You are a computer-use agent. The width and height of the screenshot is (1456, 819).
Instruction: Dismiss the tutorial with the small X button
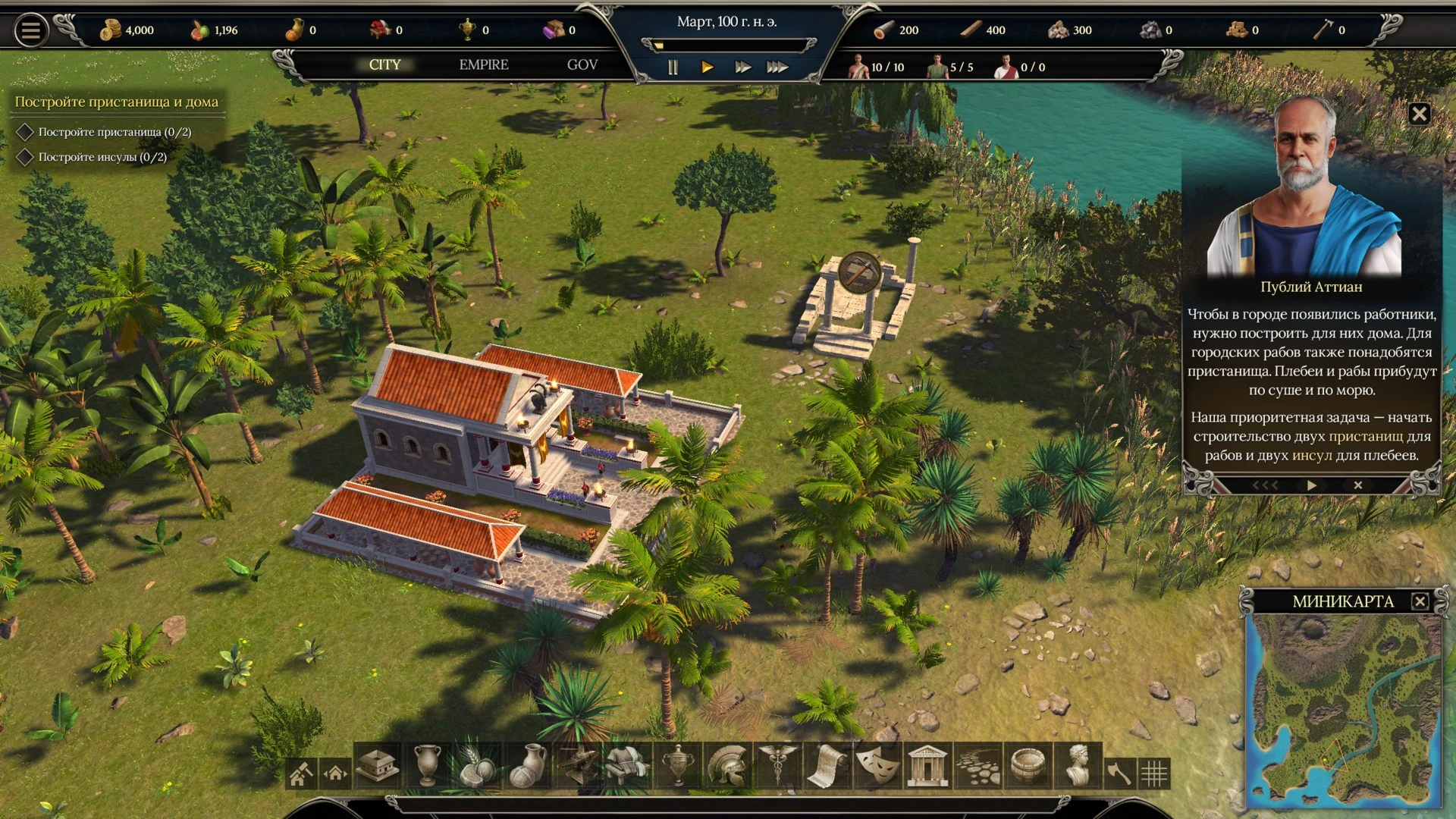[x=1358, y=485]
